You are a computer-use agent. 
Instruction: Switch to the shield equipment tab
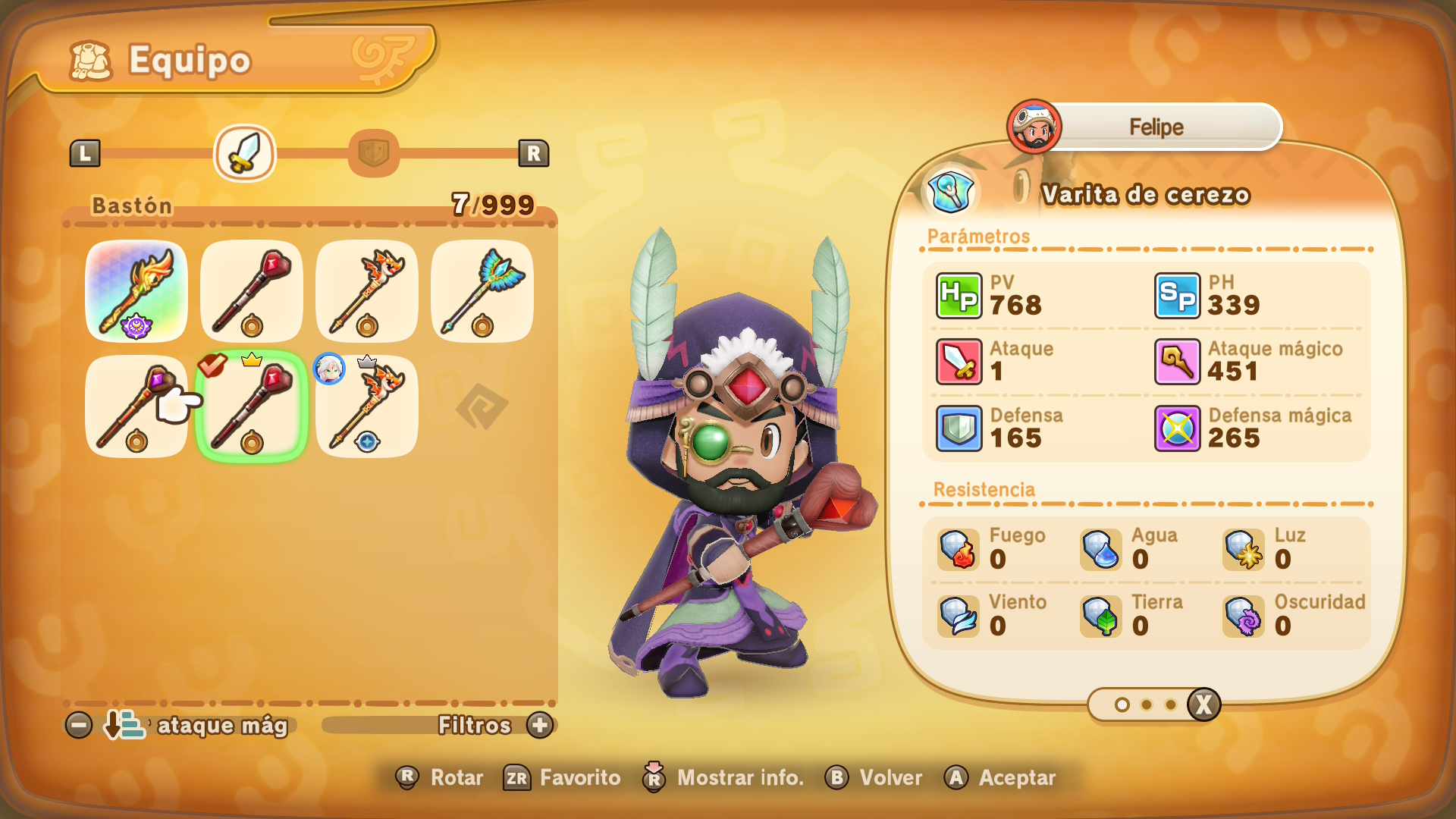pyautogui.click(x=373, y=153)
